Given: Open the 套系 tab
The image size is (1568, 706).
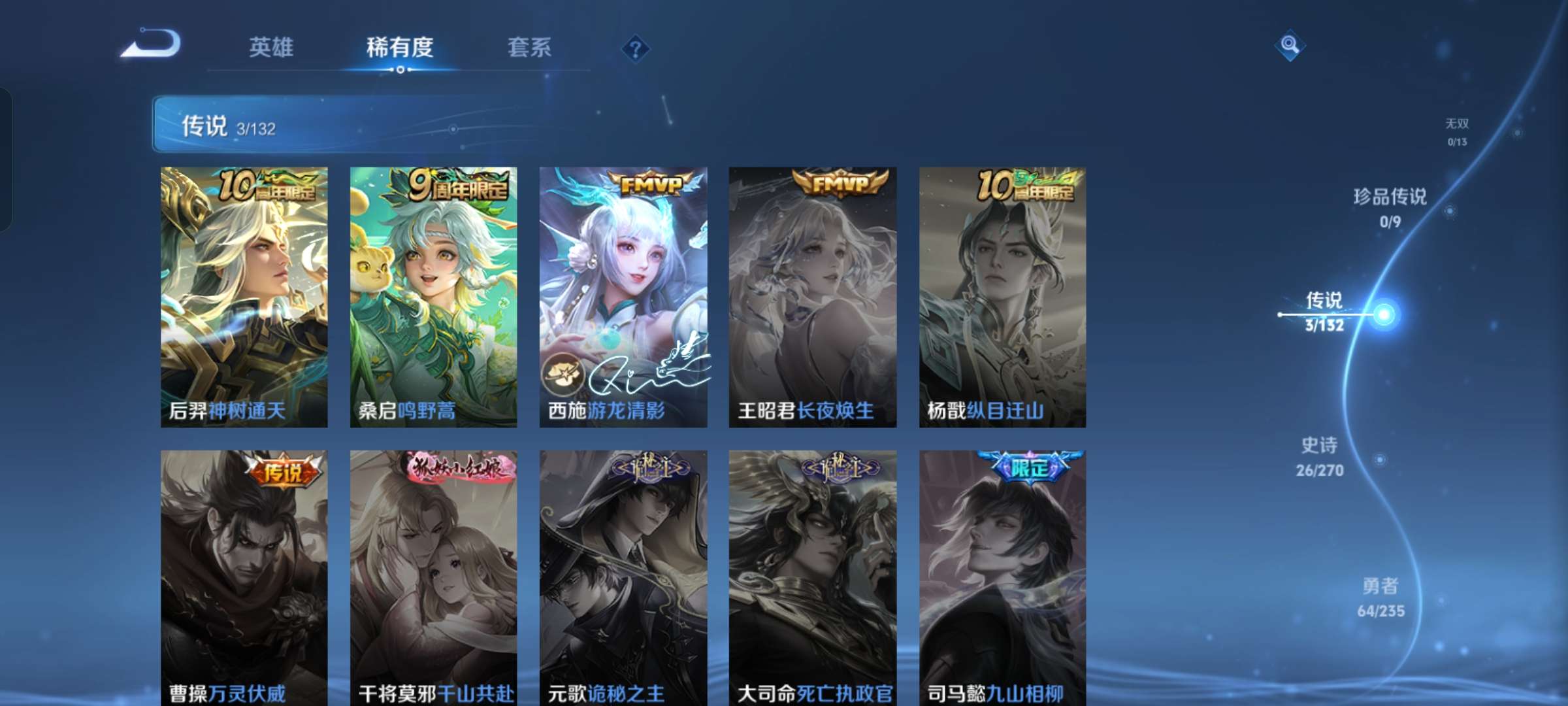Looking at the screenshot, I should (x=531, y=47).
